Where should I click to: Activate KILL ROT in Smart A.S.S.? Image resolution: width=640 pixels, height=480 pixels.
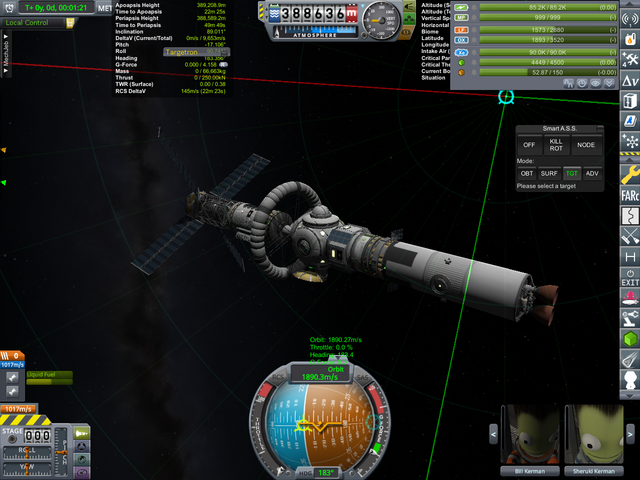pos(557,145)
